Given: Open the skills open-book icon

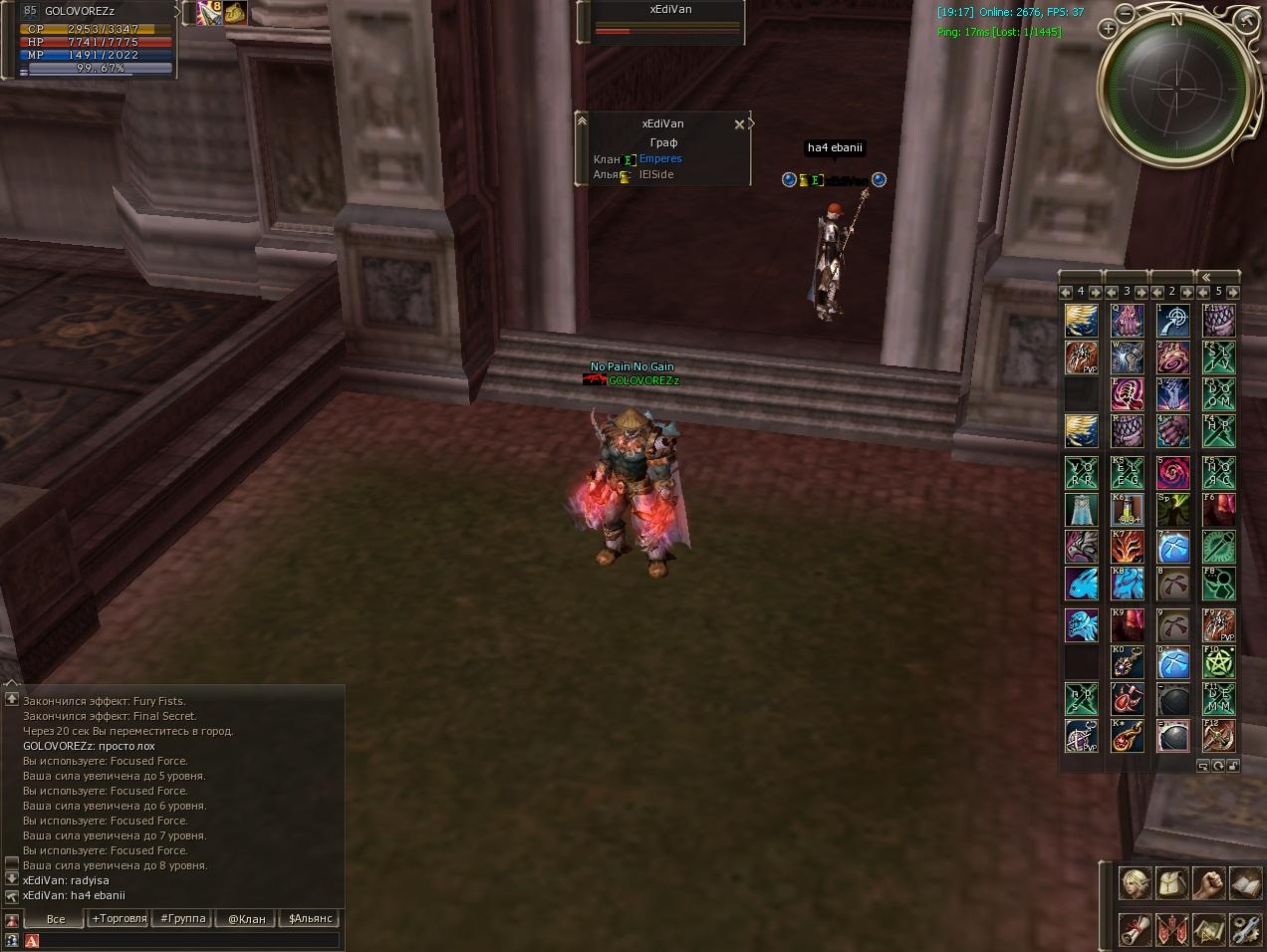Looking at the screenshot, I should [x=1246, y=883].
